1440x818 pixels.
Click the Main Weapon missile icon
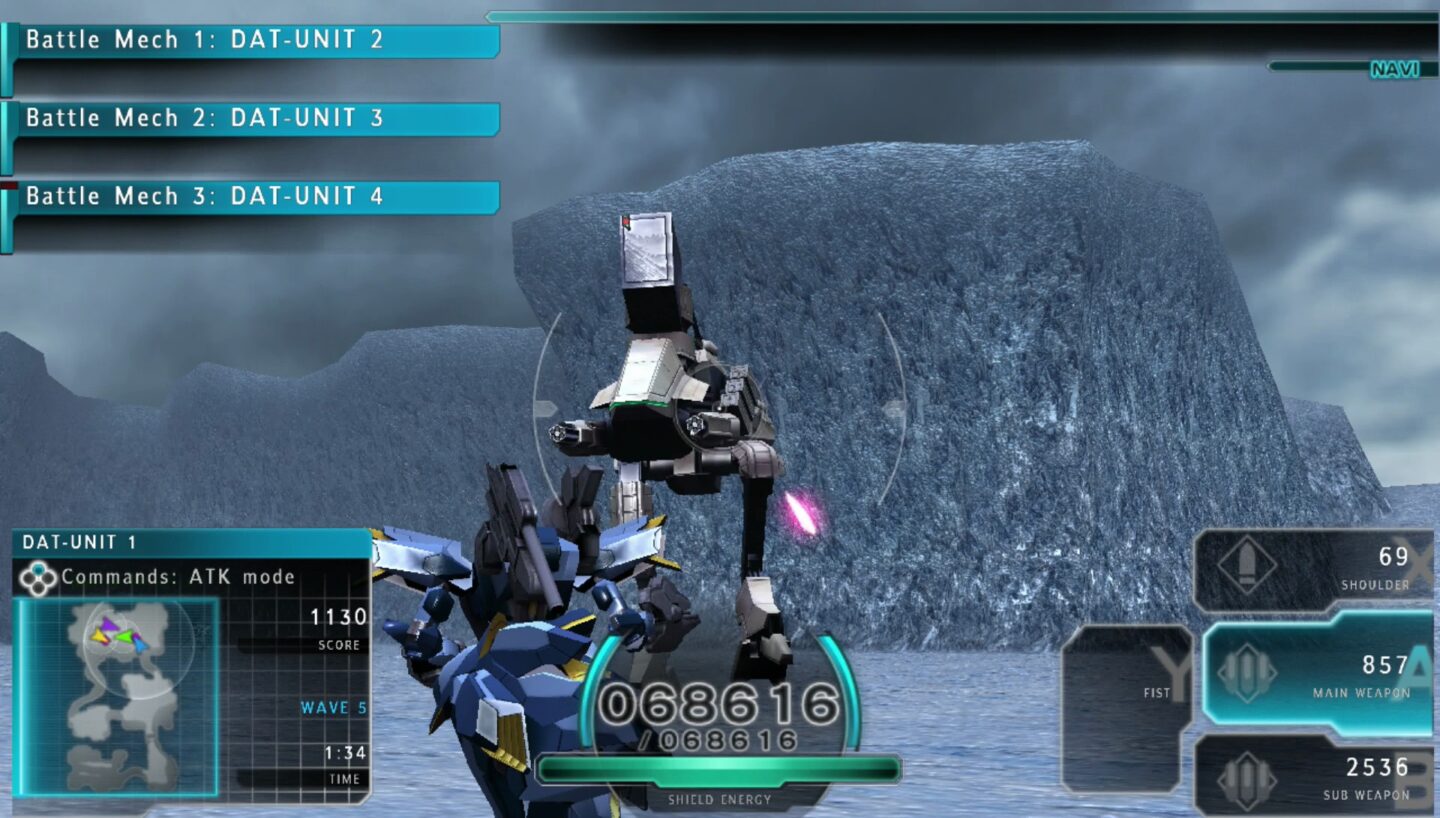pyautogui.click(x=1248, y=670)
